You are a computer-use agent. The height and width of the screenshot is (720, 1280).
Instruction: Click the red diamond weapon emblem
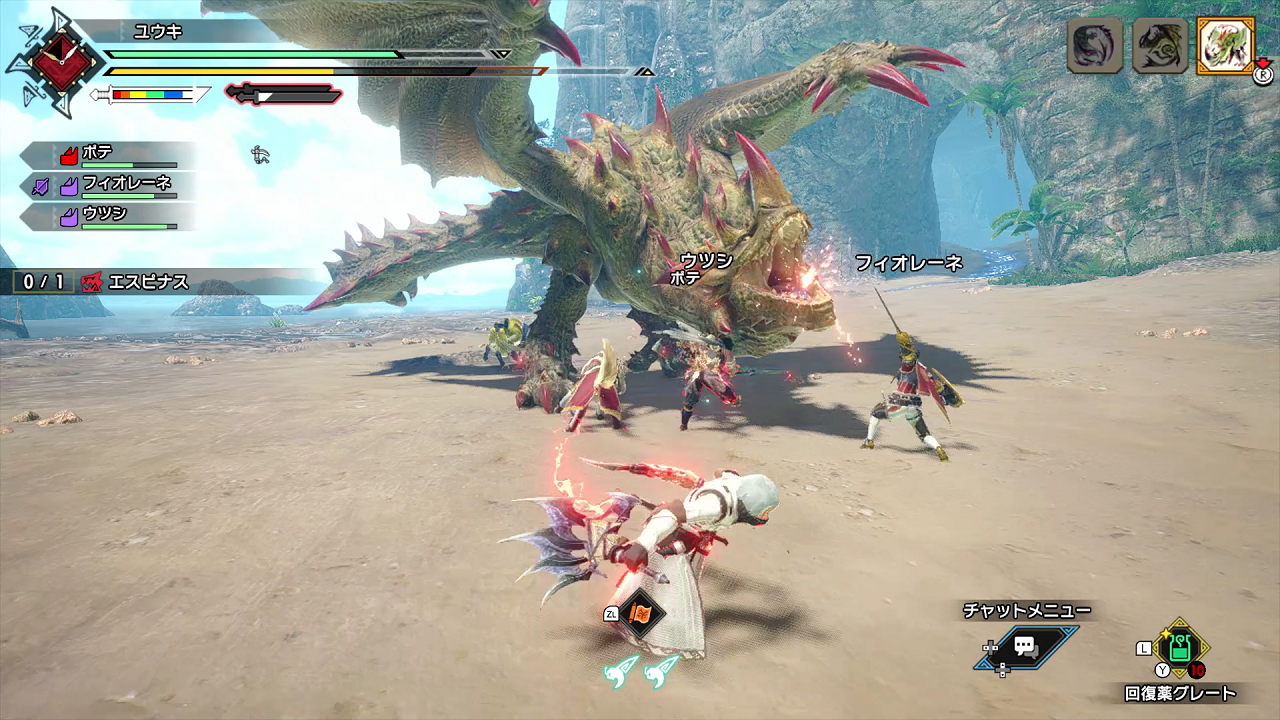point(62,61)
